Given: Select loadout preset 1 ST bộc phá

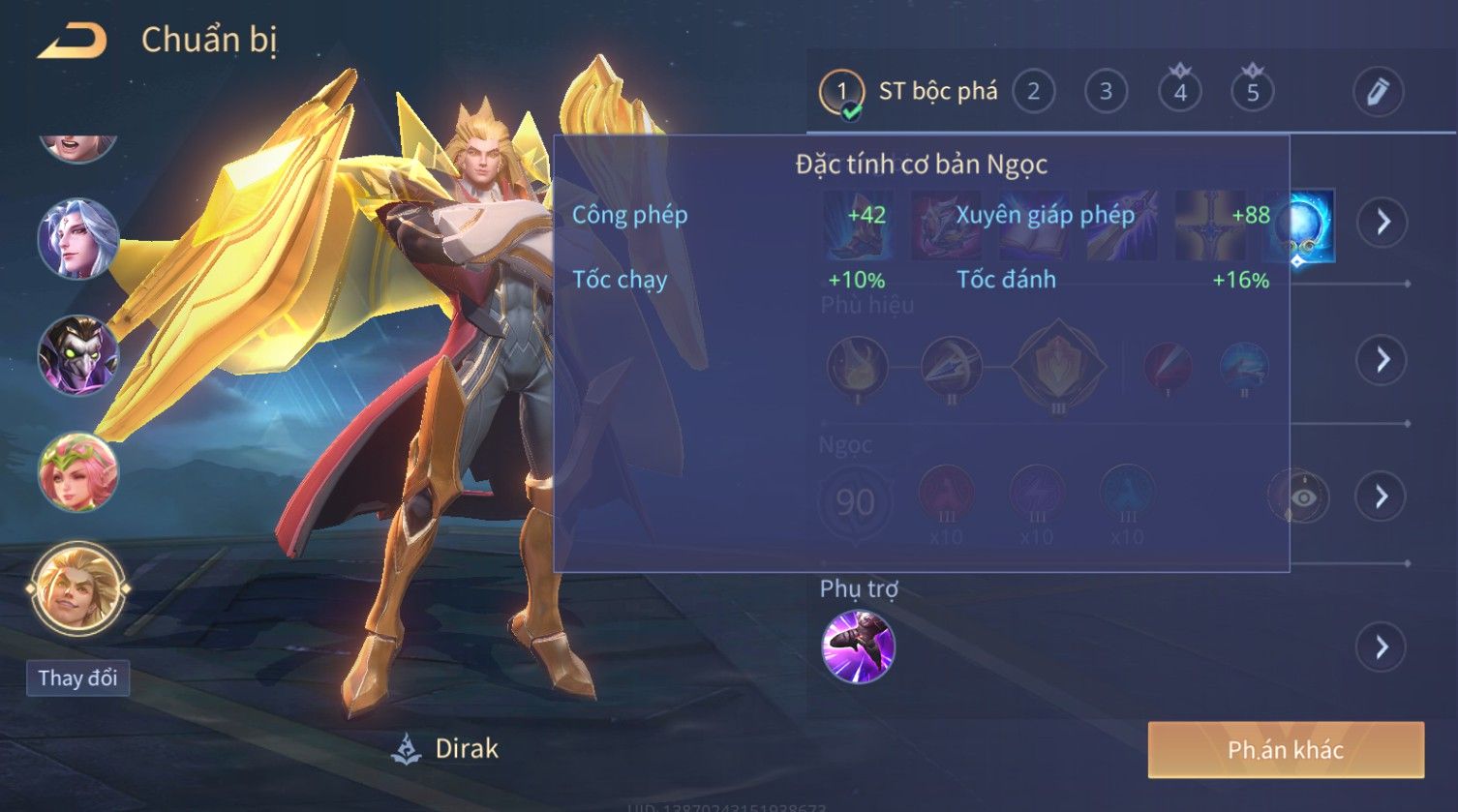Looking at the screenshot, I should click(909, 92).
